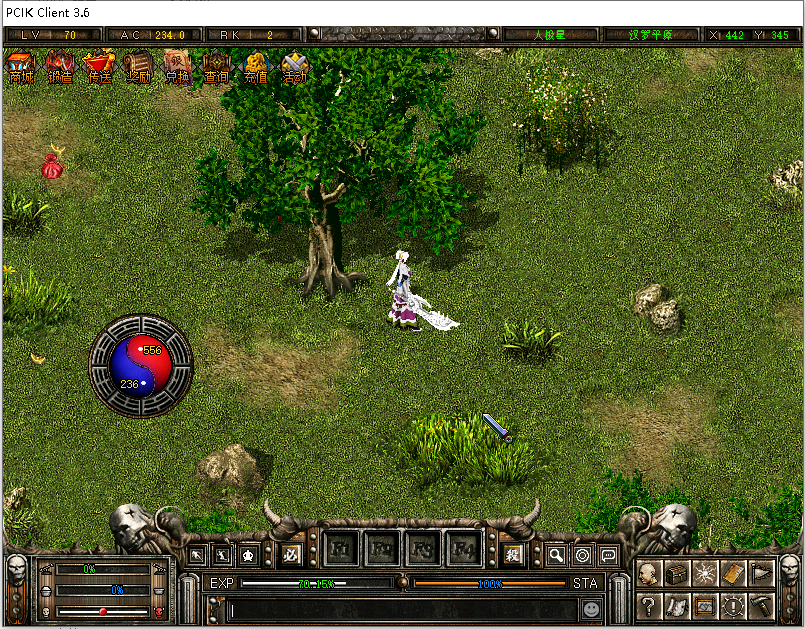Click the chat input field
The height and width of the screenshot is (629, 806).
(400, 608)
